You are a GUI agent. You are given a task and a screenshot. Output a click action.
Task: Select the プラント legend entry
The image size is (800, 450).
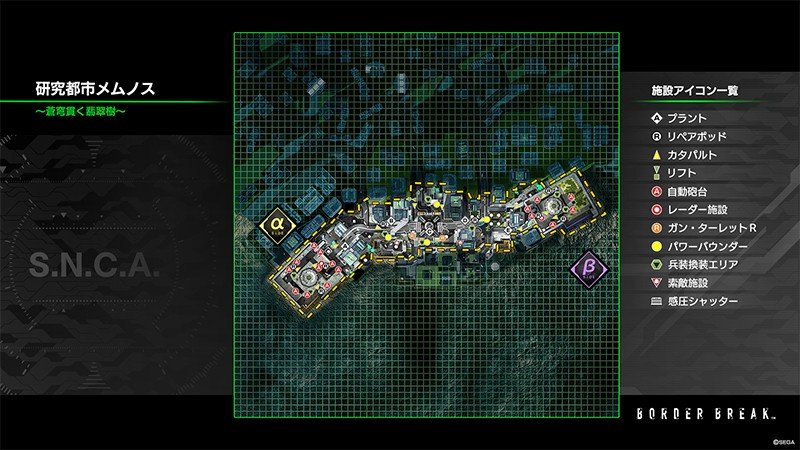[685, 118]
